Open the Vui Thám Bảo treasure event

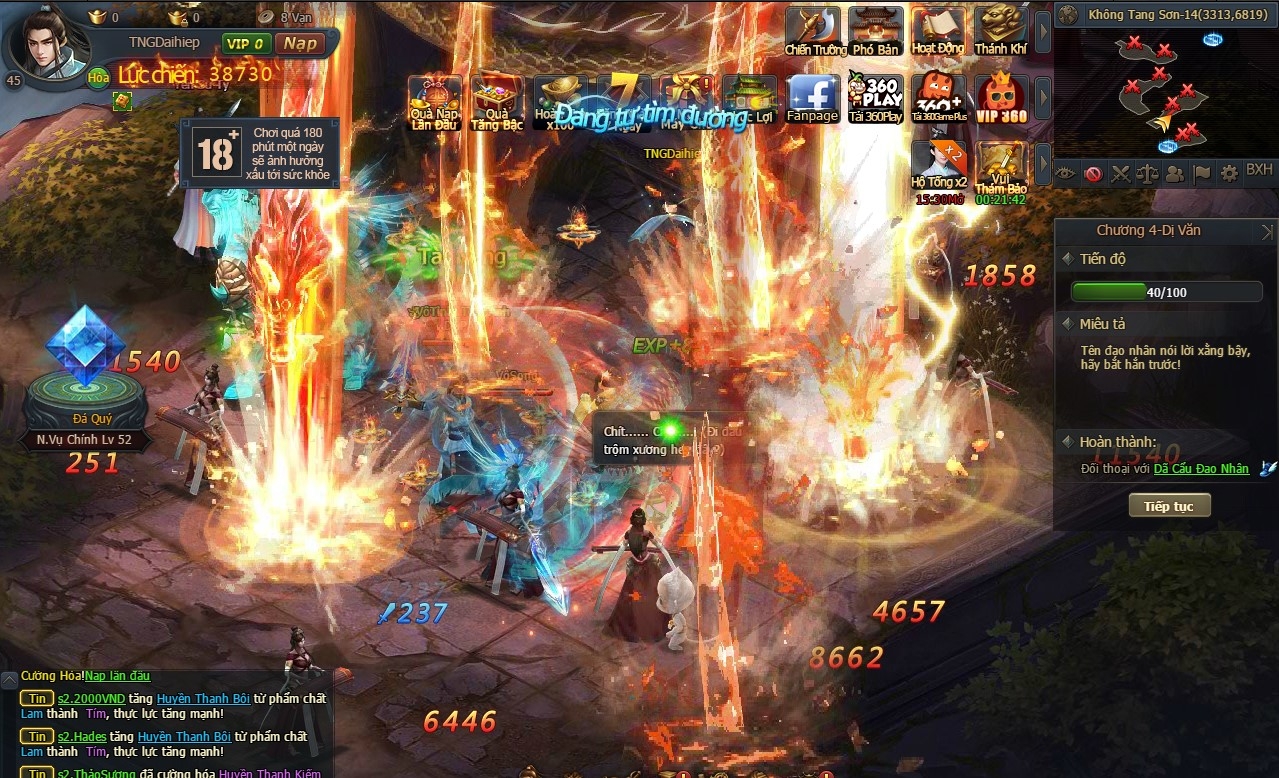pyautogui.click(x=1001, y=165)
